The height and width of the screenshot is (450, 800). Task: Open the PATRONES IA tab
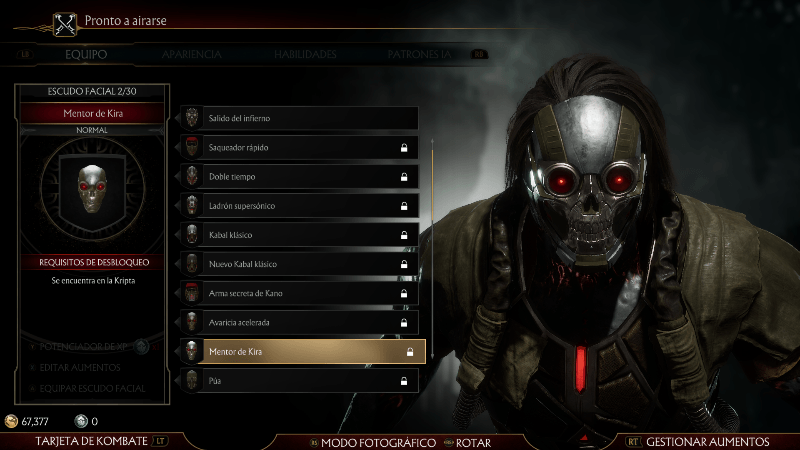pos(426,54)
